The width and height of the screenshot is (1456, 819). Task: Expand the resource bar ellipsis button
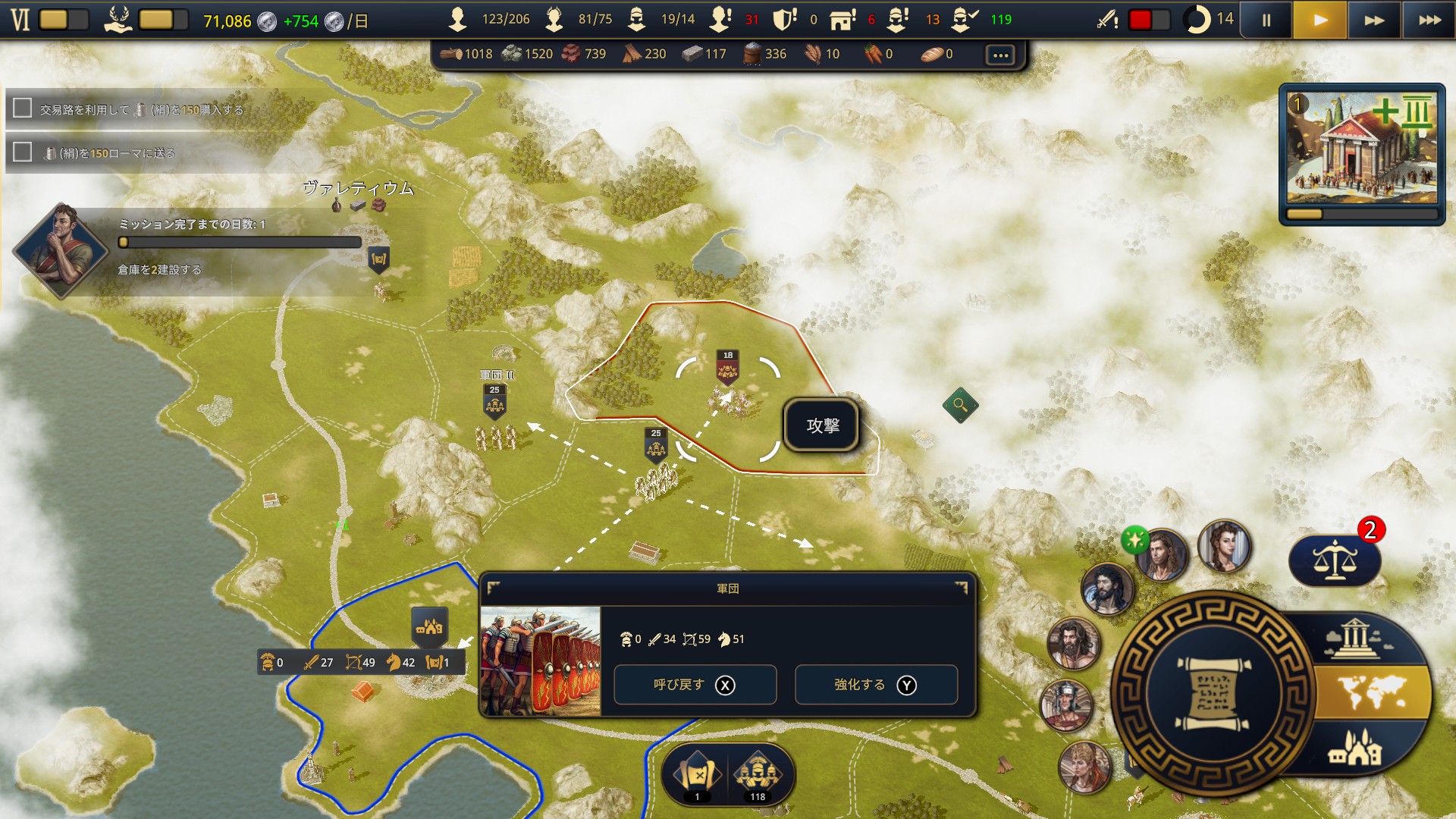(1000, 55)
